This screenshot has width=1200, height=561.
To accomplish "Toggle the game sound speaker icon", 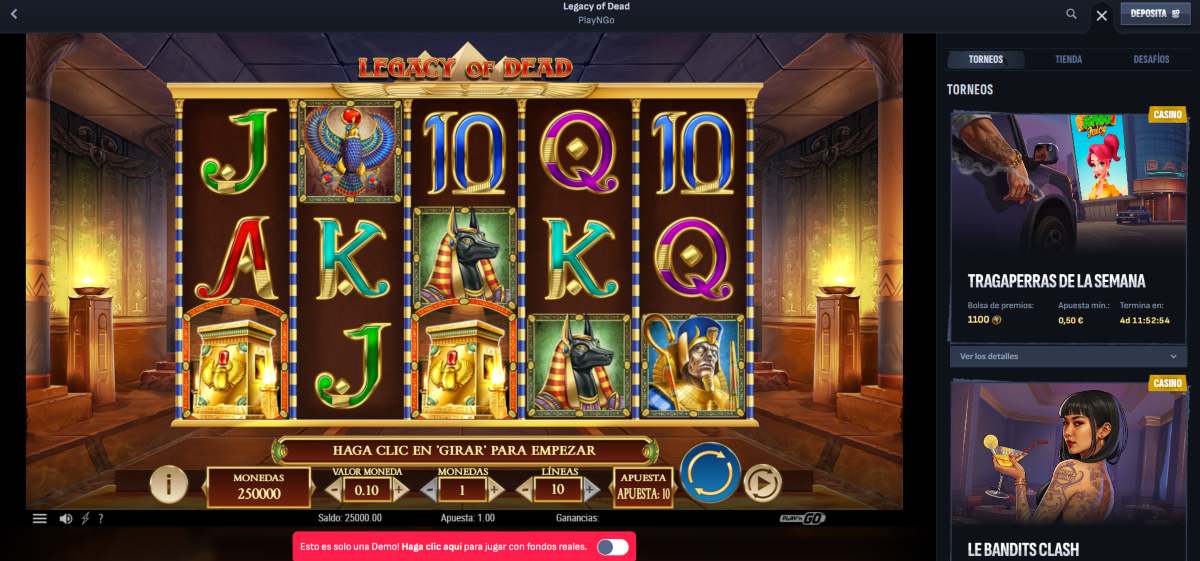I will [x=65, y=518].
